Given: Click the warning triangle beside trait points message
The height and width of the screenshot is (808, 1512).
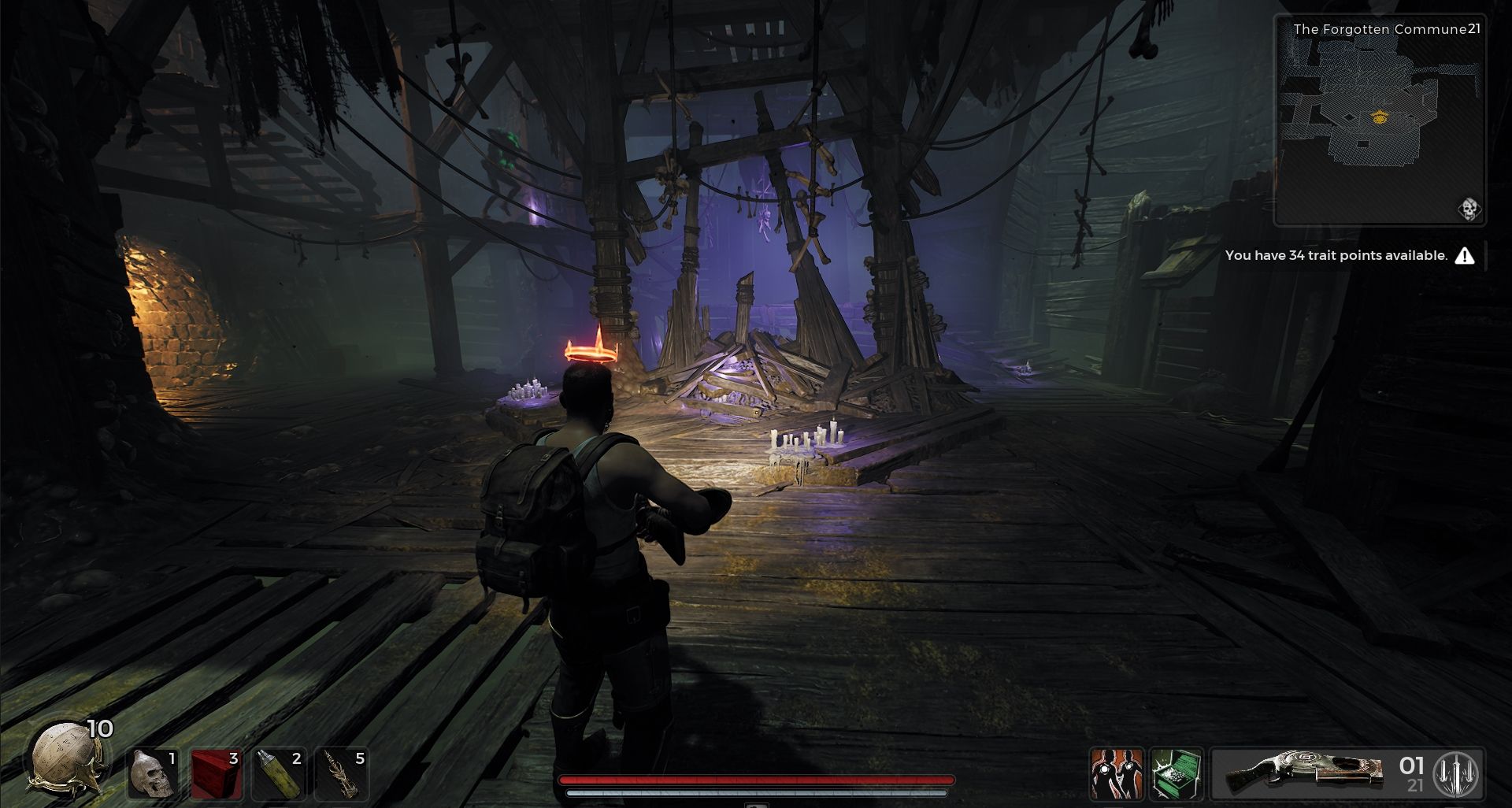Looking at the screenshot, I should click(1466, 255).
